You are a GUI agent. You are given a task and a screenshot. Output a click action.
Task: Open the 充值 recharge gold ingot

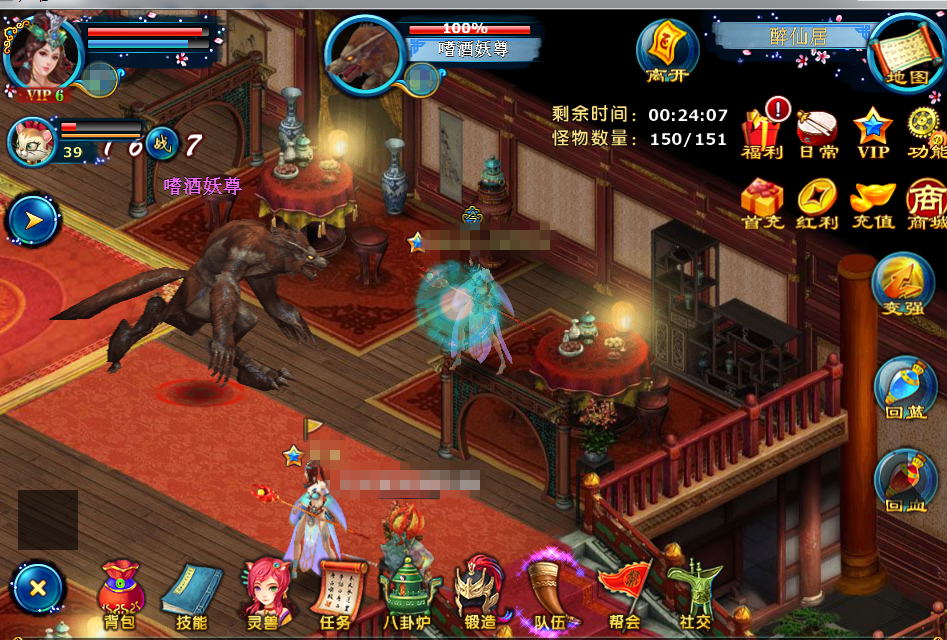coord(872,203)
